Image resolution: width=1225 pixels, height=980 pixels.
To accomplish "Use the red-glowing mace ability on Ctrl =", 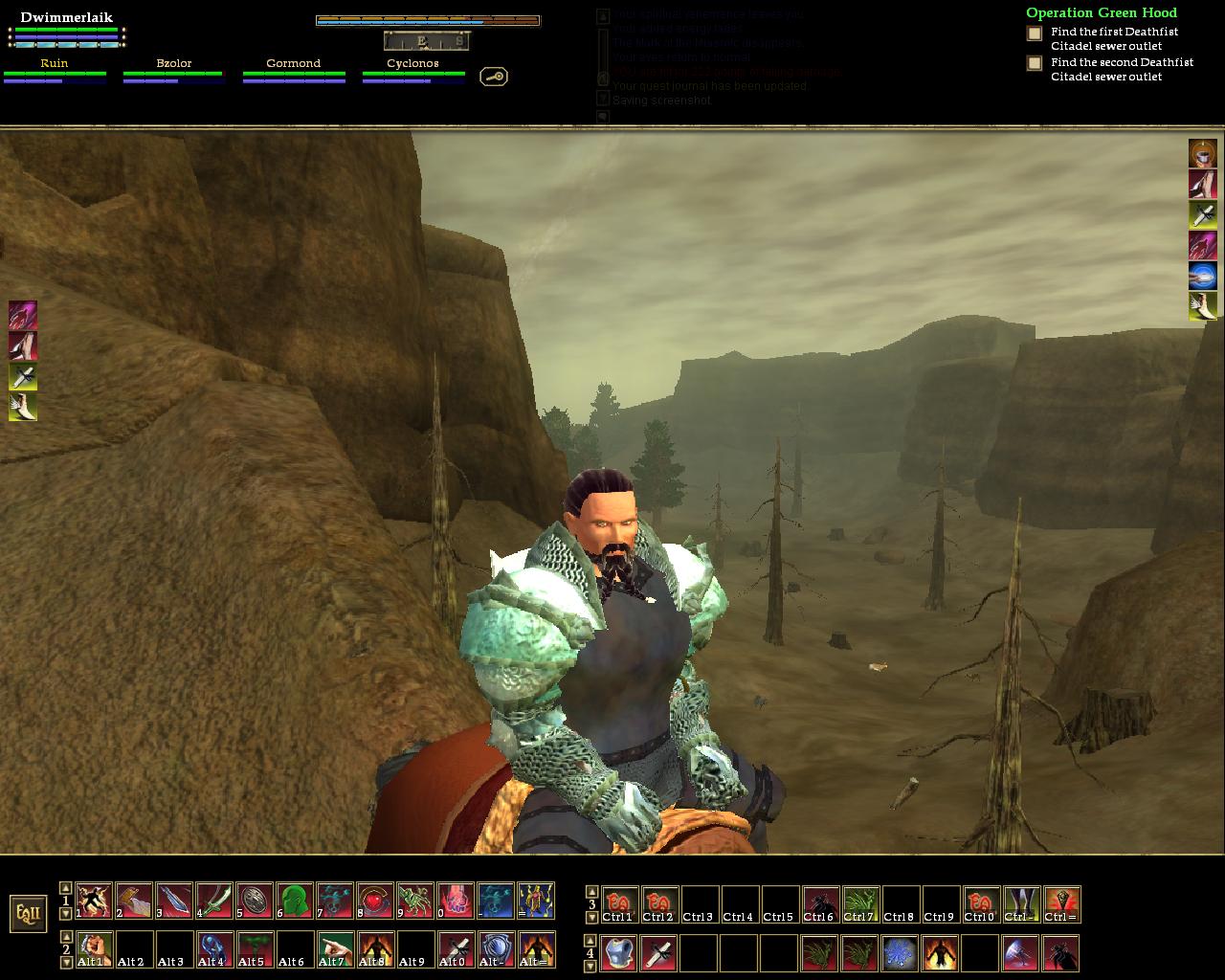I will (1062, 904).
